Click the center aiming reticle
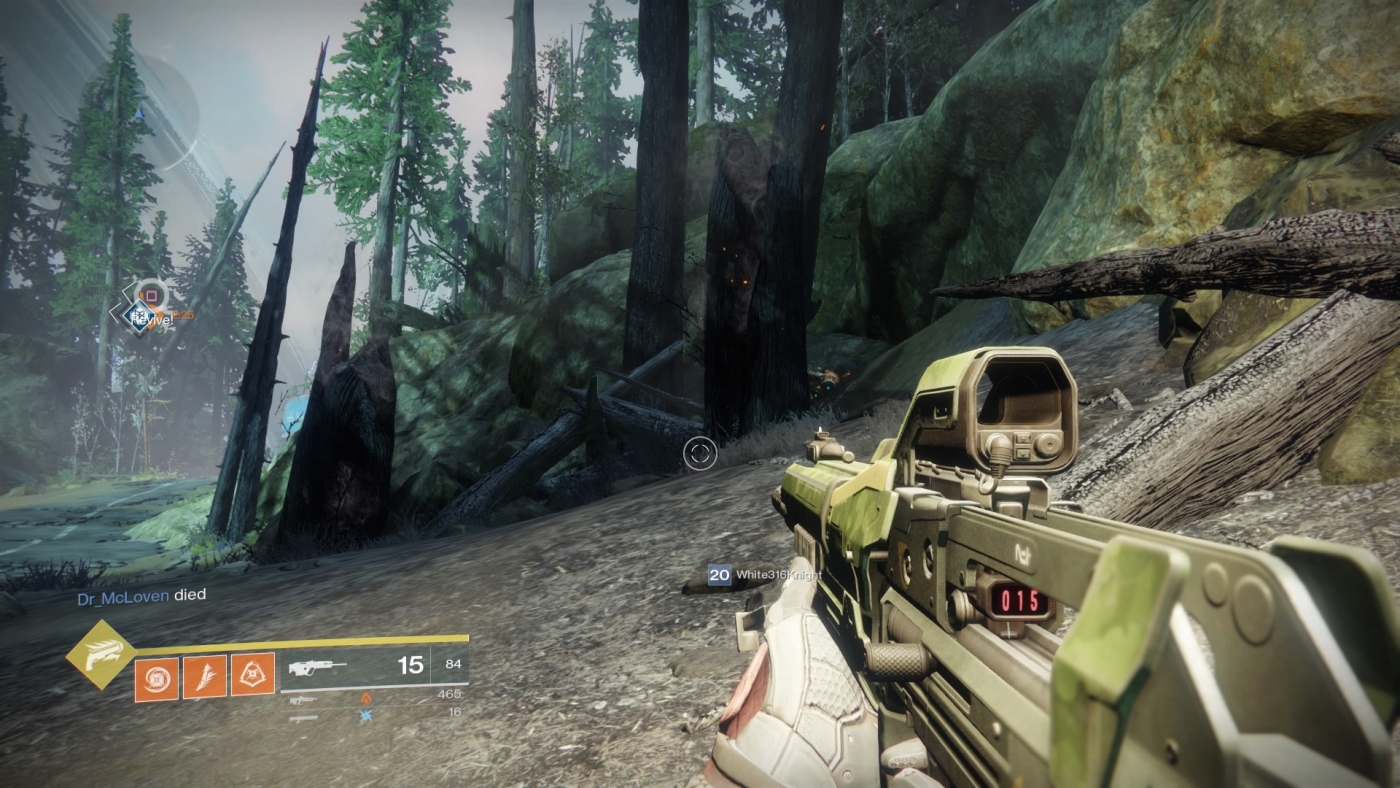This screenshot has height=788, width=1400. (700, 455)
